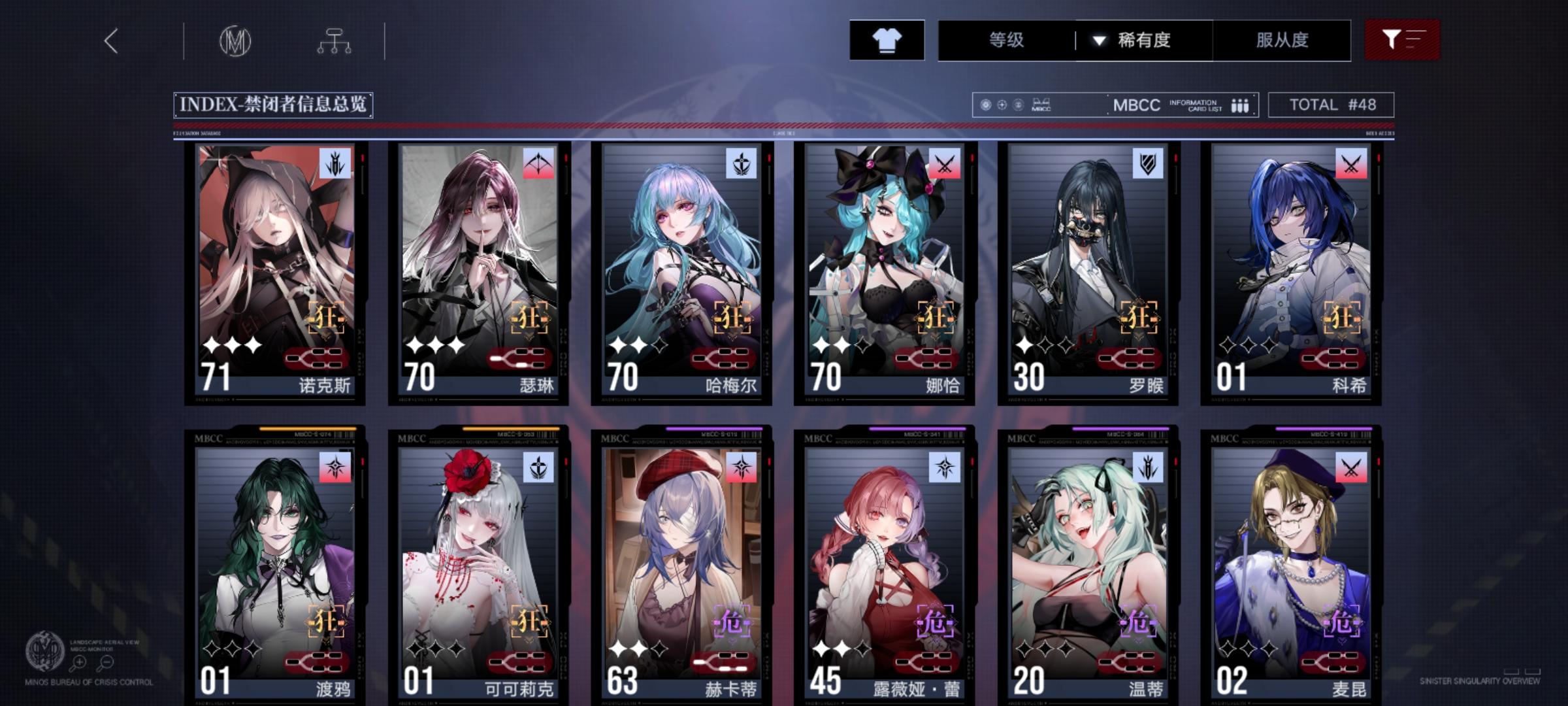The width and height of the screenshot is (1568, 706).
Task: Click the TOTAL #48 counter button
Action: pos(1333,104)
